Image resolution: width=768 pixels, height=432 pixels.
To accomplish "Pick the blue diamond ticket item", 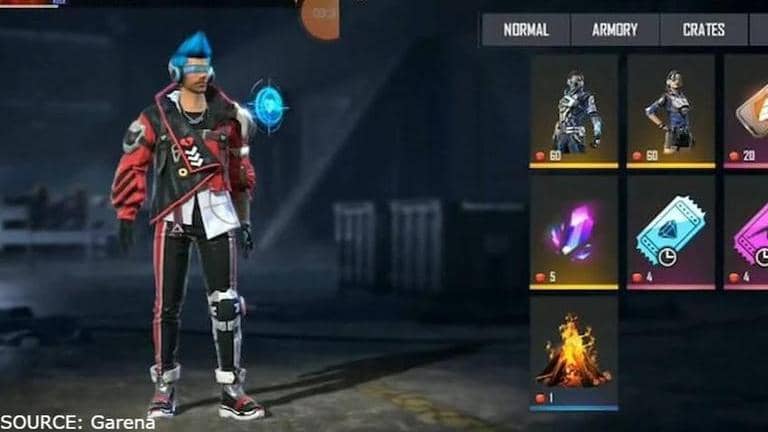I will 670,232.
